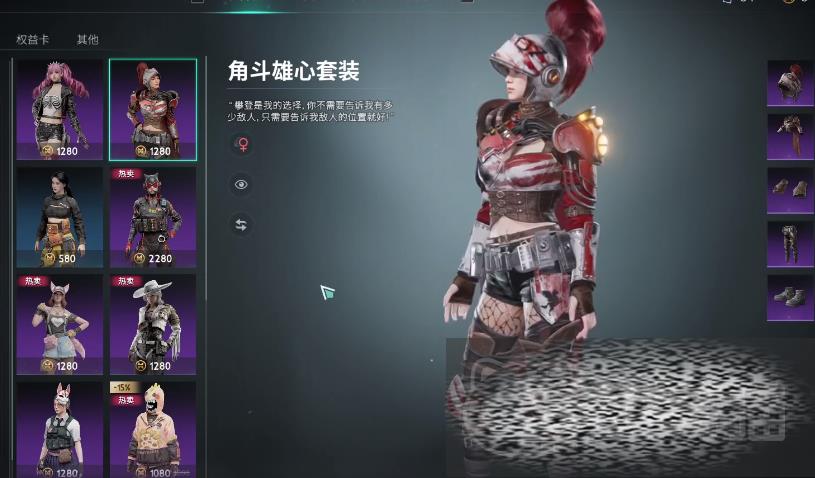The image size is (815, 478).
Task: Toggle the female gender icon
Action: pyautogui.click(x=241, y=145)
